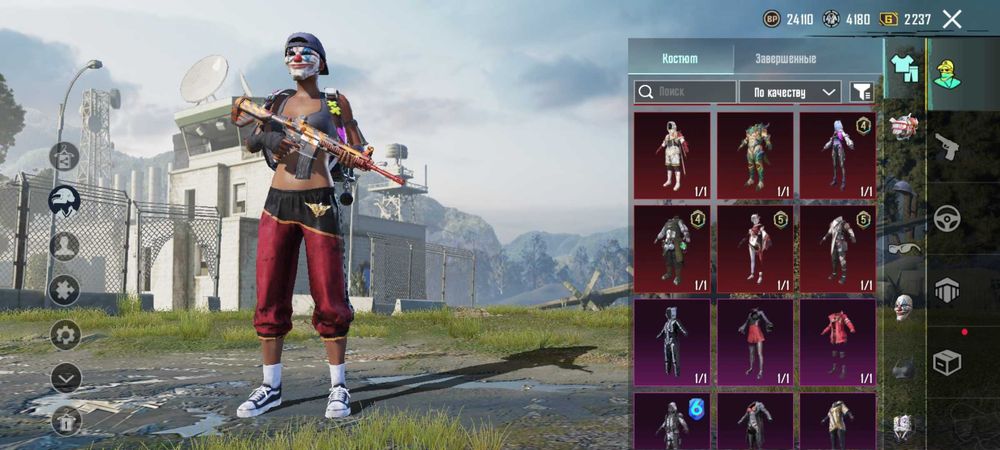
Task: Switch to the Костюм tab
Action: pyautogui.click(x=680, y=58)
